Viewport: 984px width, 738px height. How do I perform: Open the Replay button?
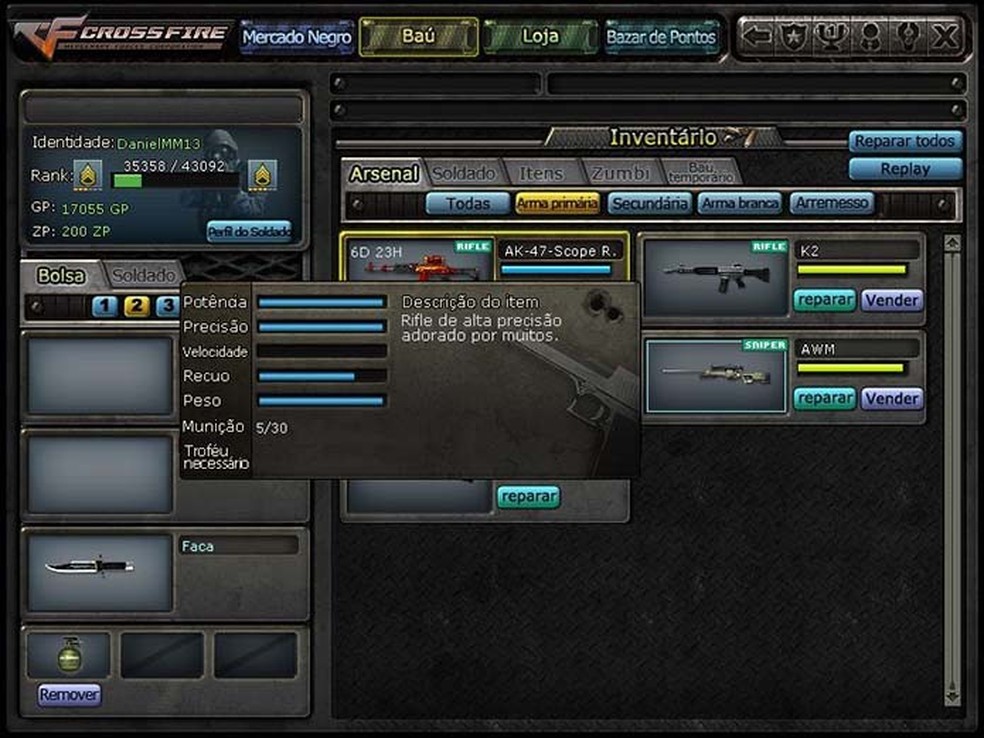tap(905, 169)
